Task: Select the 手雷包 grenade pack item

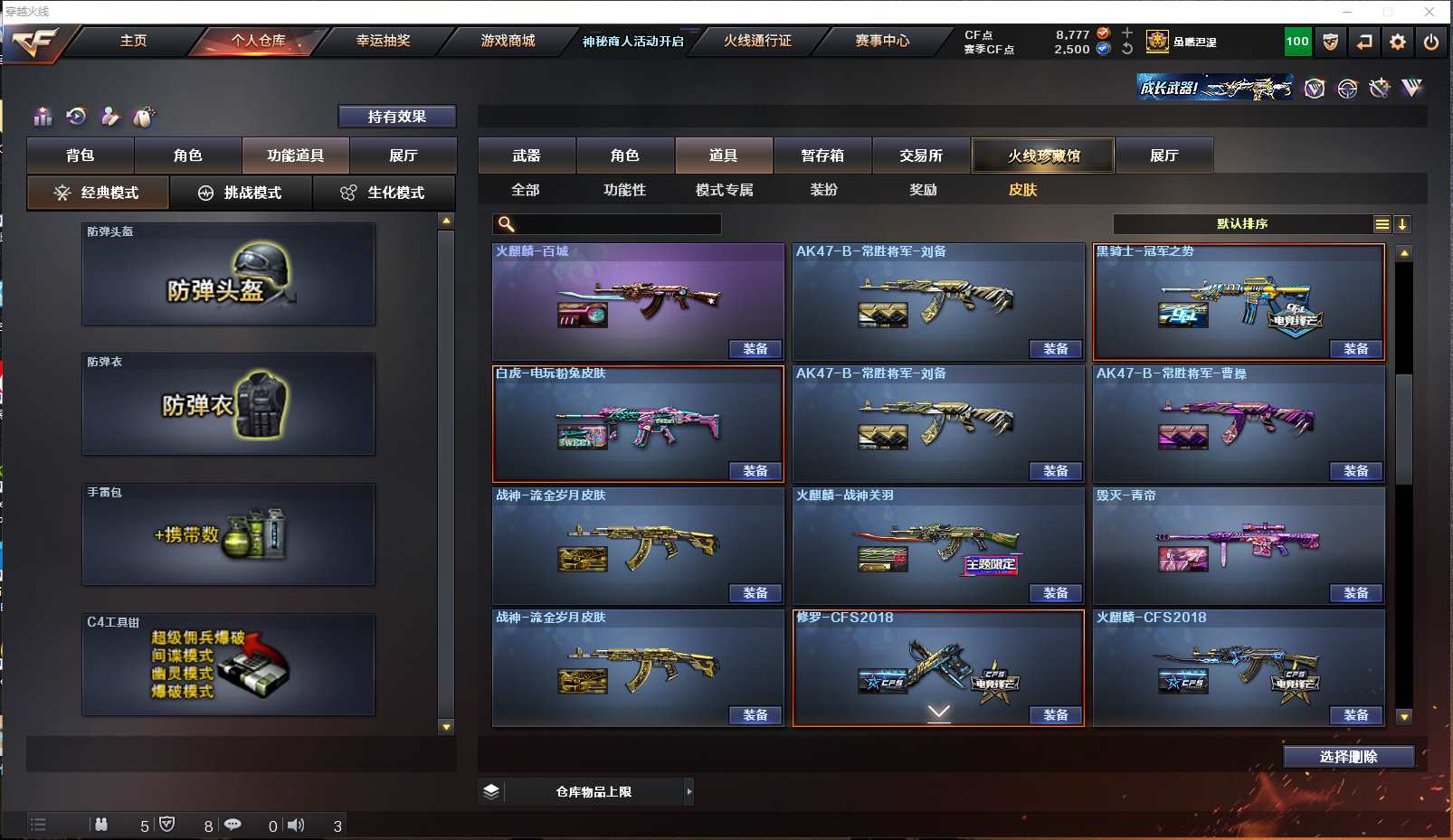Action: (228, 534)
